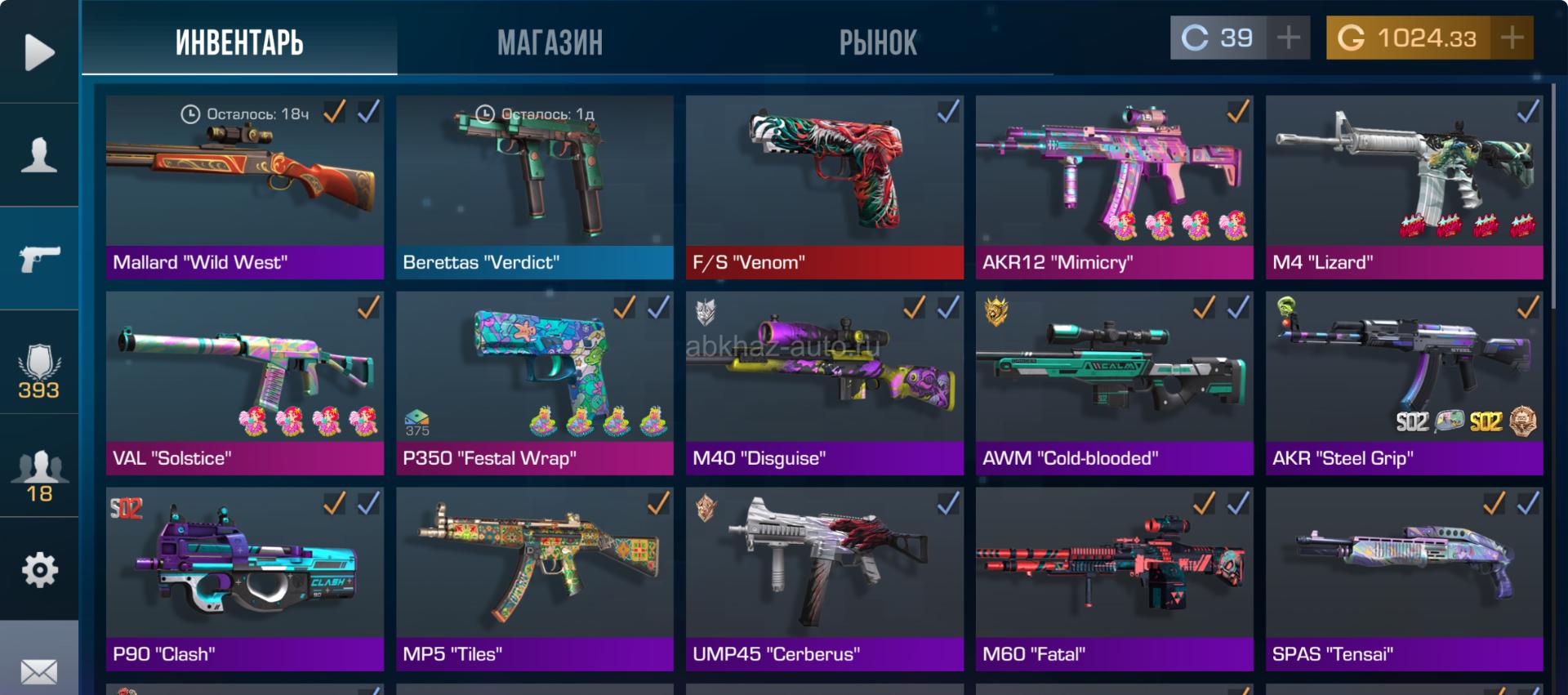
Task: Choose the F/S "Venom" pistol skin
Action: (x=824, y=187)
